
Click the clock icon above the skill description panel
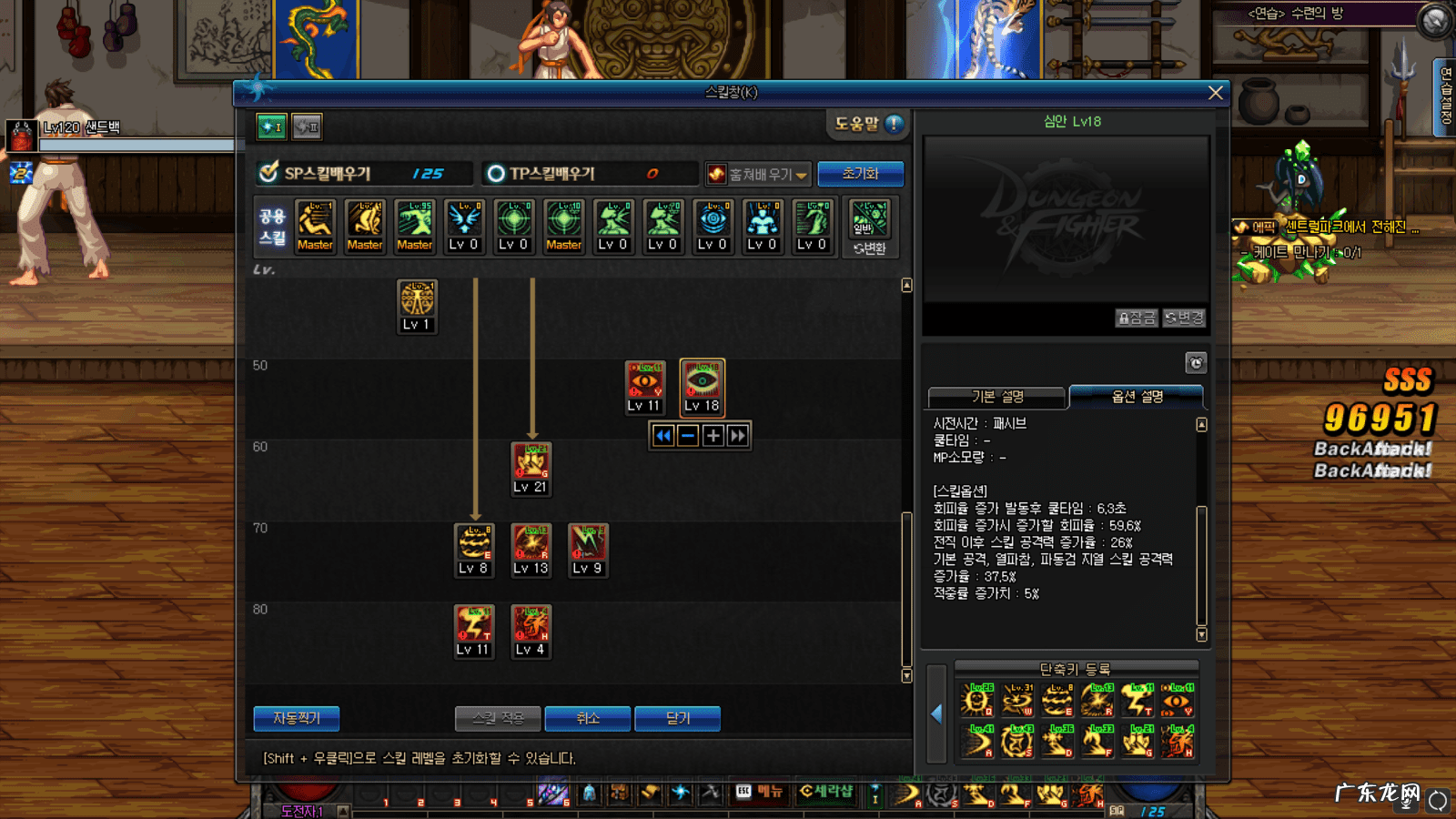[1196, 362]
